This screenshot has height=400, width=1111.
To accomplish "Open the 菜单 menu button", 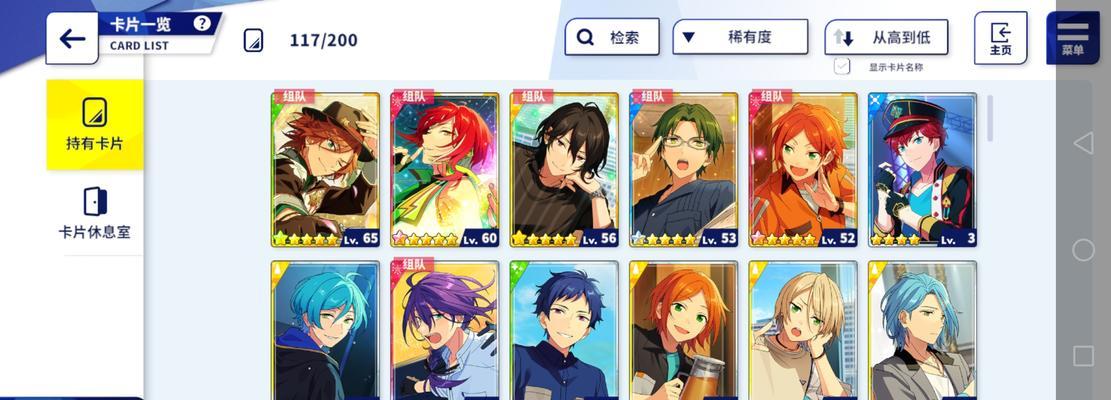I will [1072, 38].
